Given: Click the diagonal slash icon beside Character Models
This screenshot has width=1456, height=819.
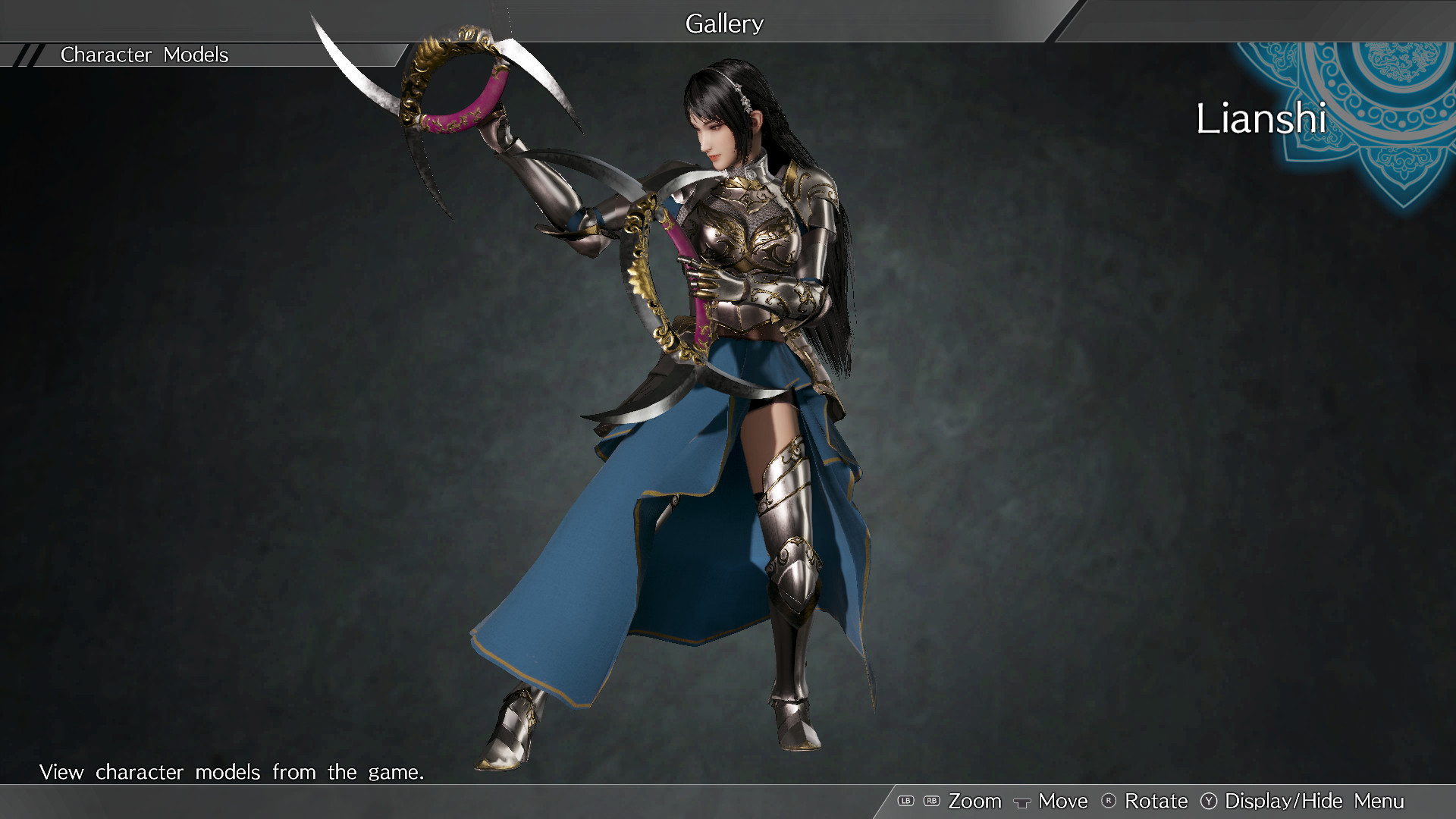Looking at the screenshot, I should click(27, 55).
